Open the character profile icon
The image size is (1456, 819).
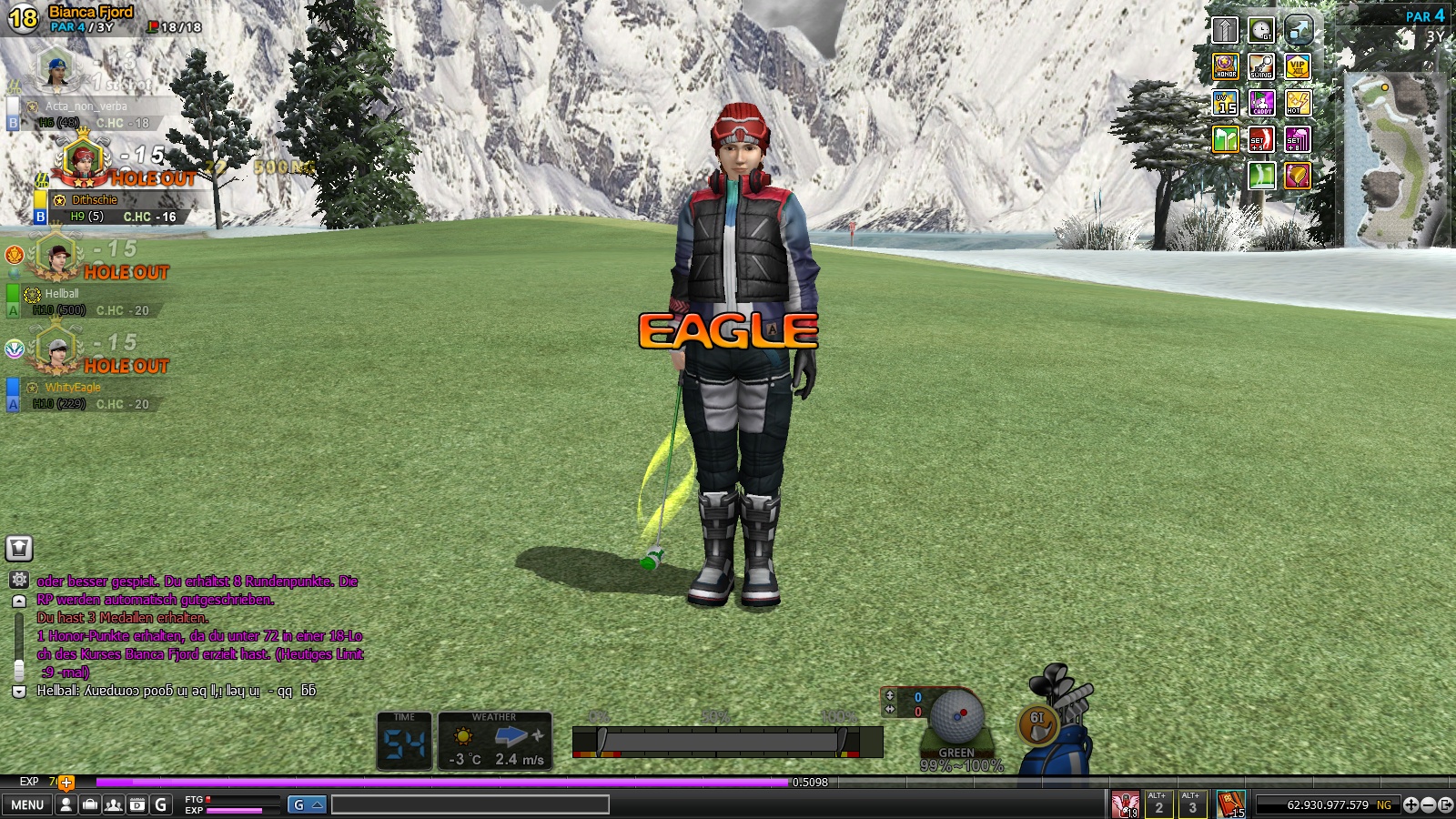[66, 804]
